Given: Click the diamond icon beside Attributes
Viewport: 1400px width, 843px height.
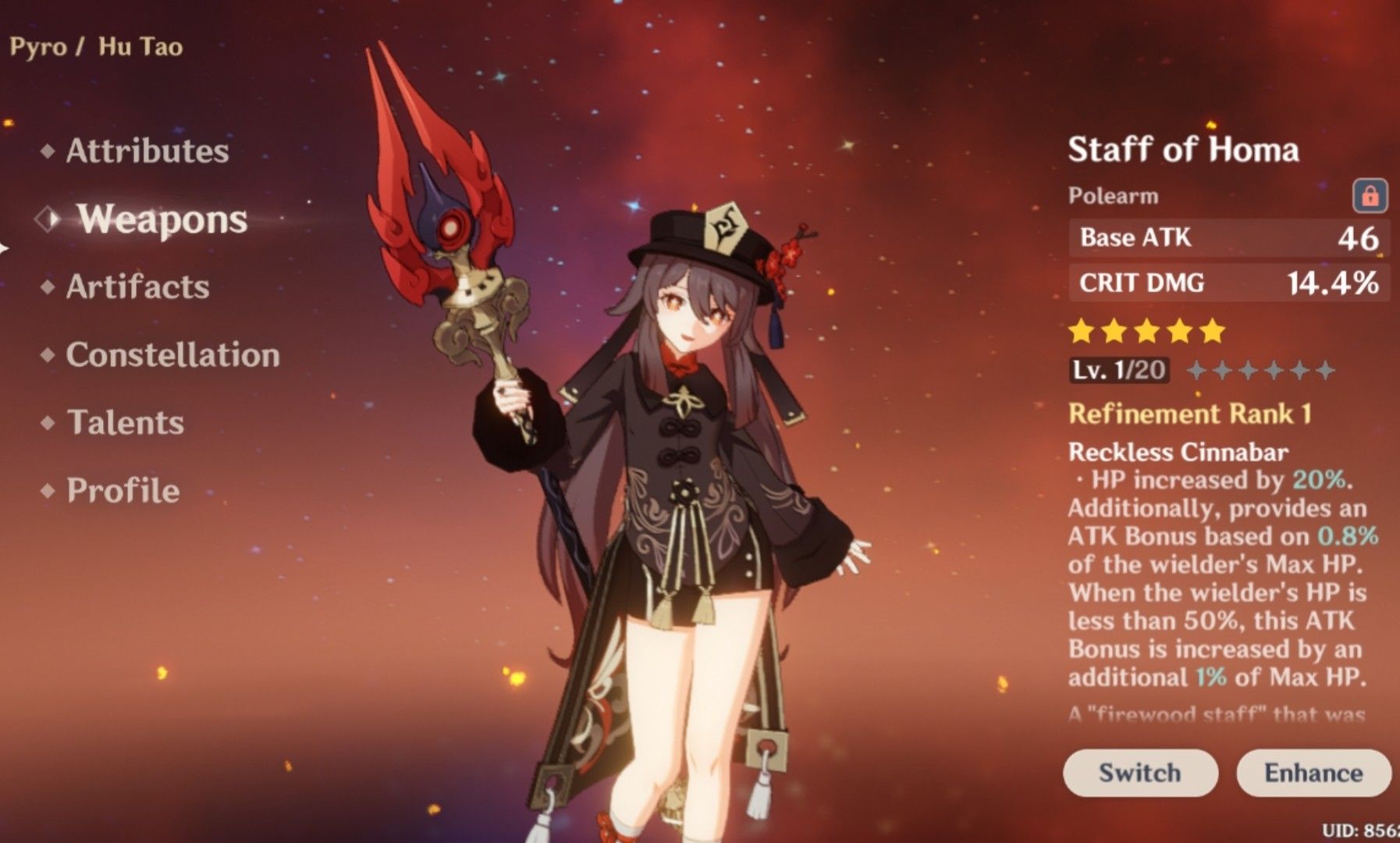Looking at the screenshot, I should pyautogui.click(x=48, y=152).
